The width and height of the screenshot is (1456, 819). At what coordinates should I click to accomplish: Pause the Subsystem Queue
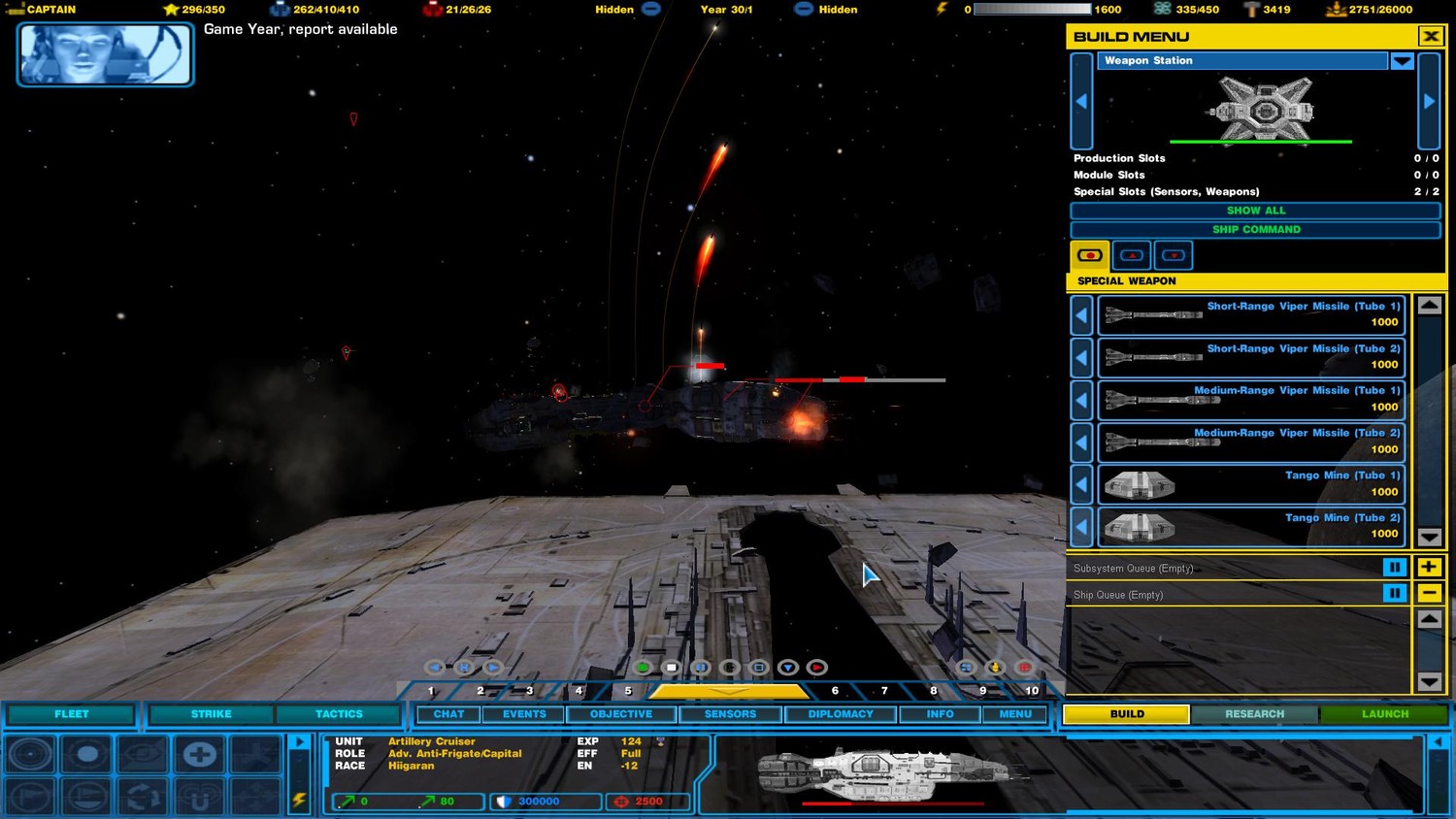[1394, 568]
